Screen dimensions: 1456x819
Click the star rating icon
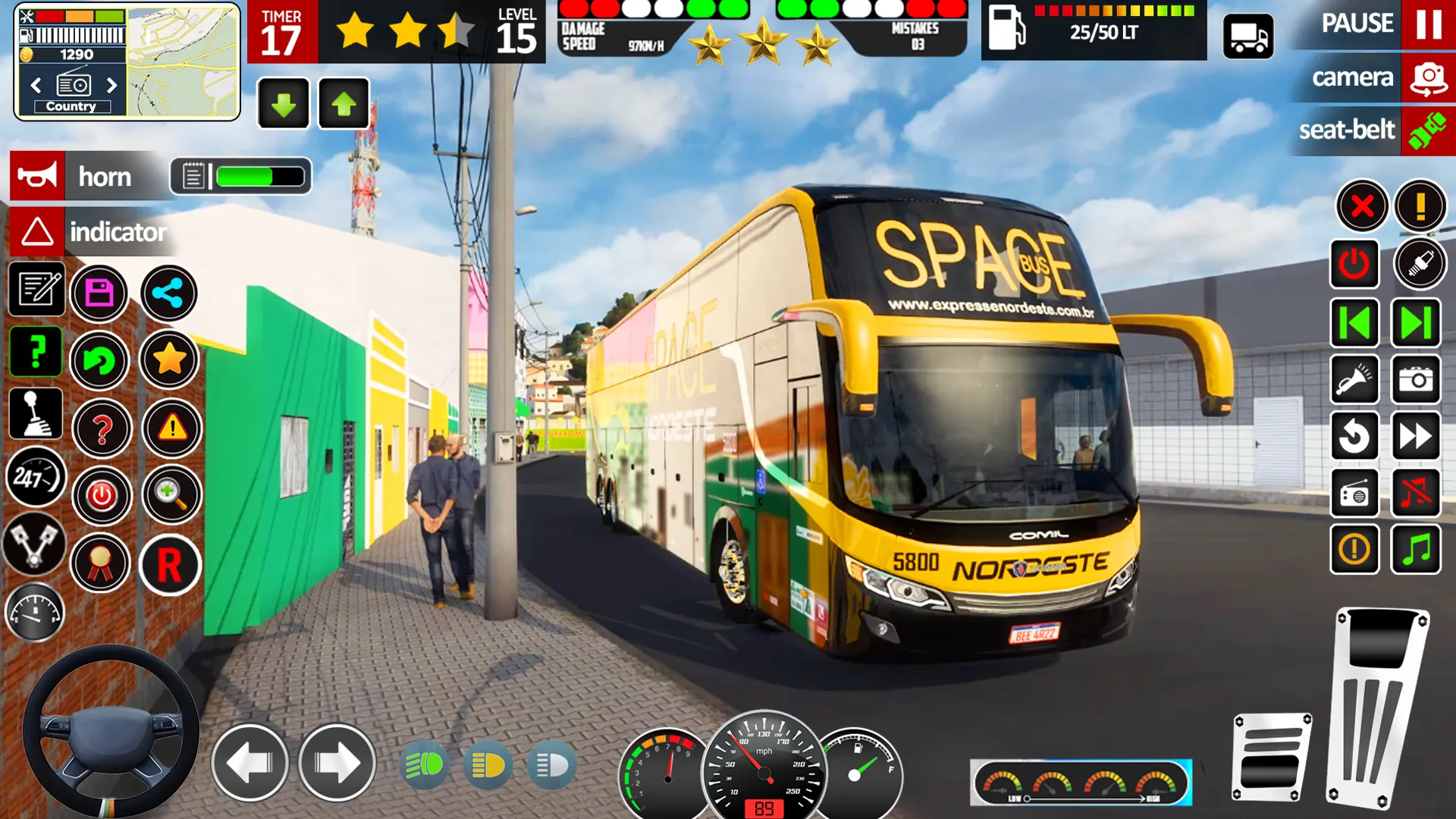coord(170,360)
